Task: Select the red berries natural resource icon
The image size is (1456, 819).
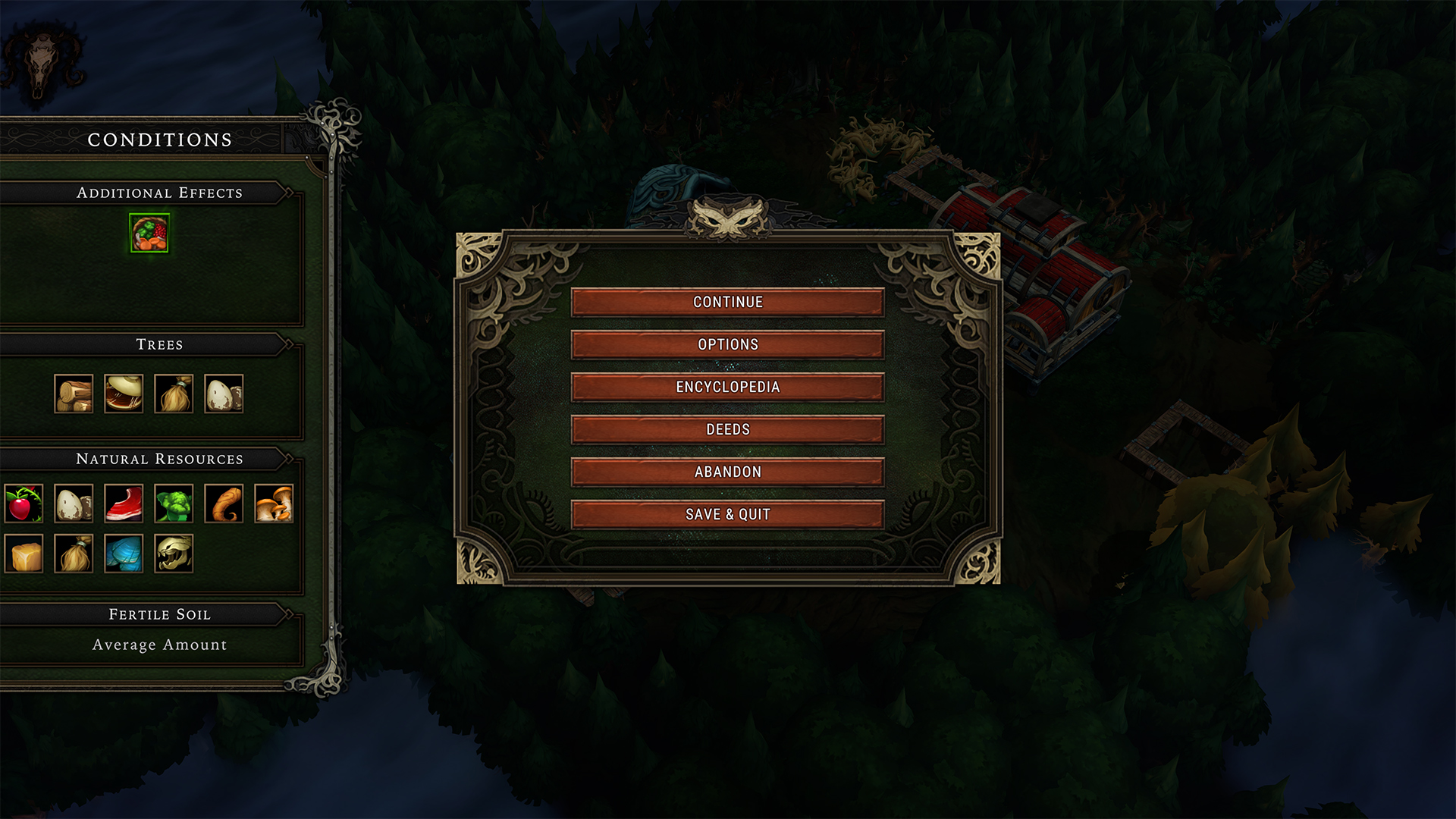Action: (x=24, y=504)
